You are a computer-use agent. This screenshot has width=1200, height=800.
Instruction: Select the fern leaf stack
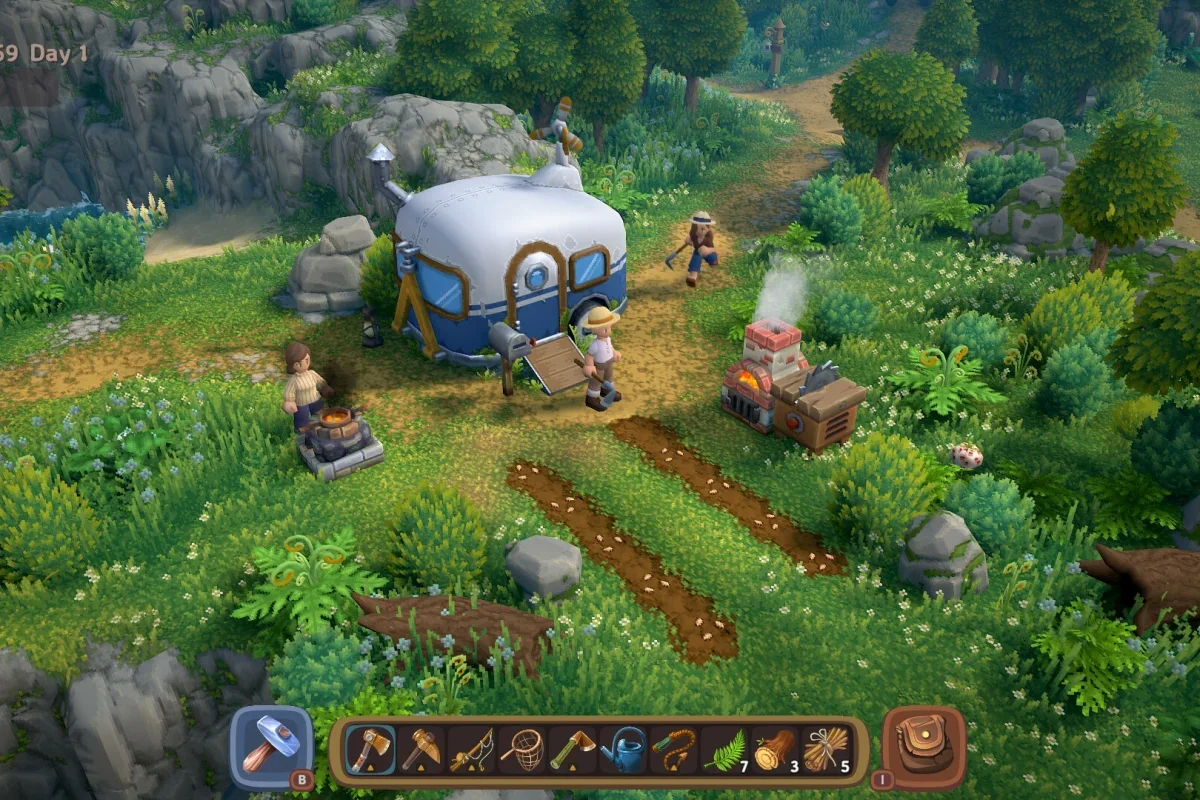pyautogui.click(x=725, y=750)
